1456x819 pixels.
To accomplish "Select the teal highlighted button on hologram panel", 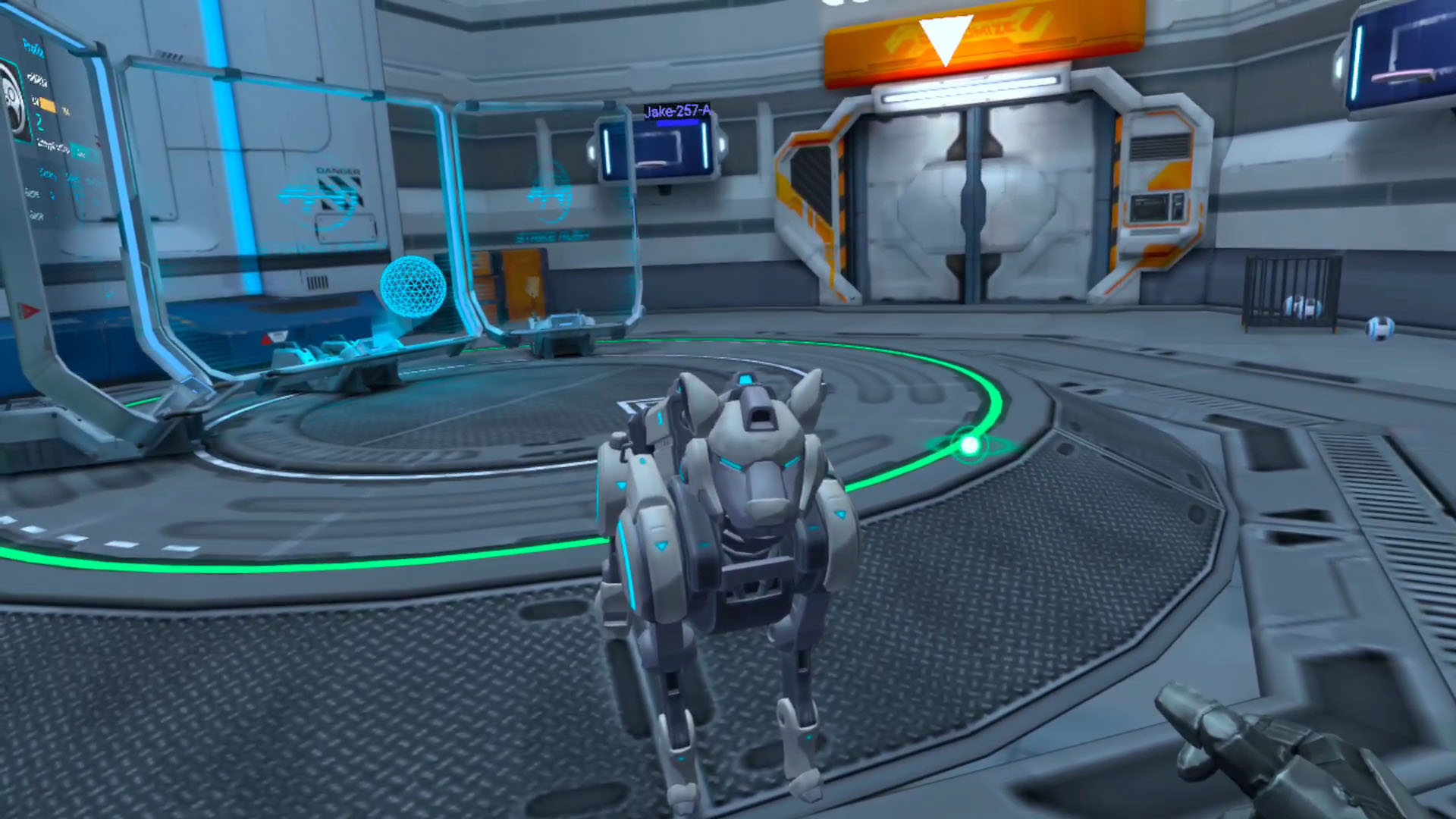I will [x=81, y=152].
